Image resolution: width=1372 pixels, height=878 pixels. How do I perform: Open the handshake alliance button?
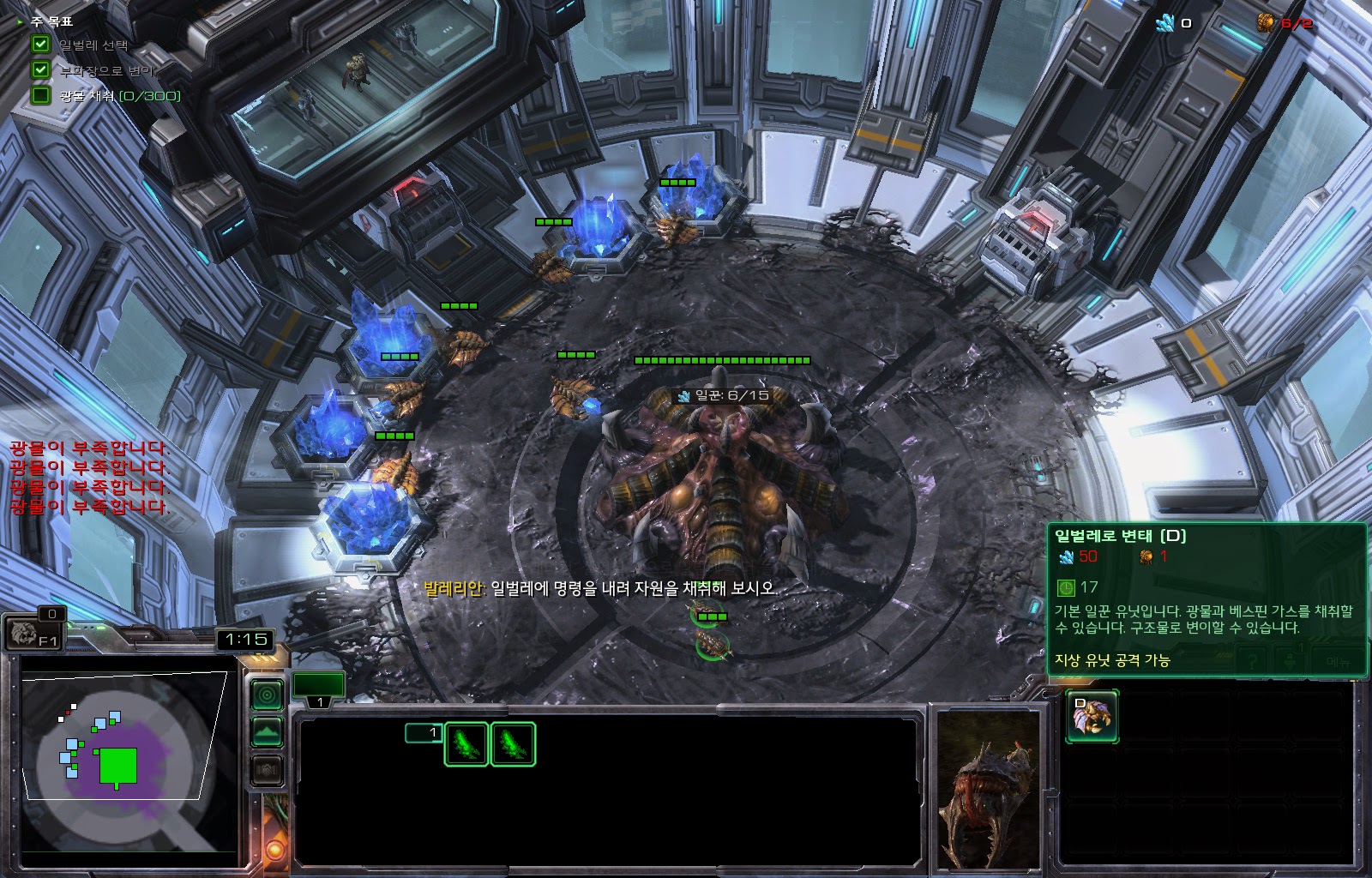click(x=268, y=771)
